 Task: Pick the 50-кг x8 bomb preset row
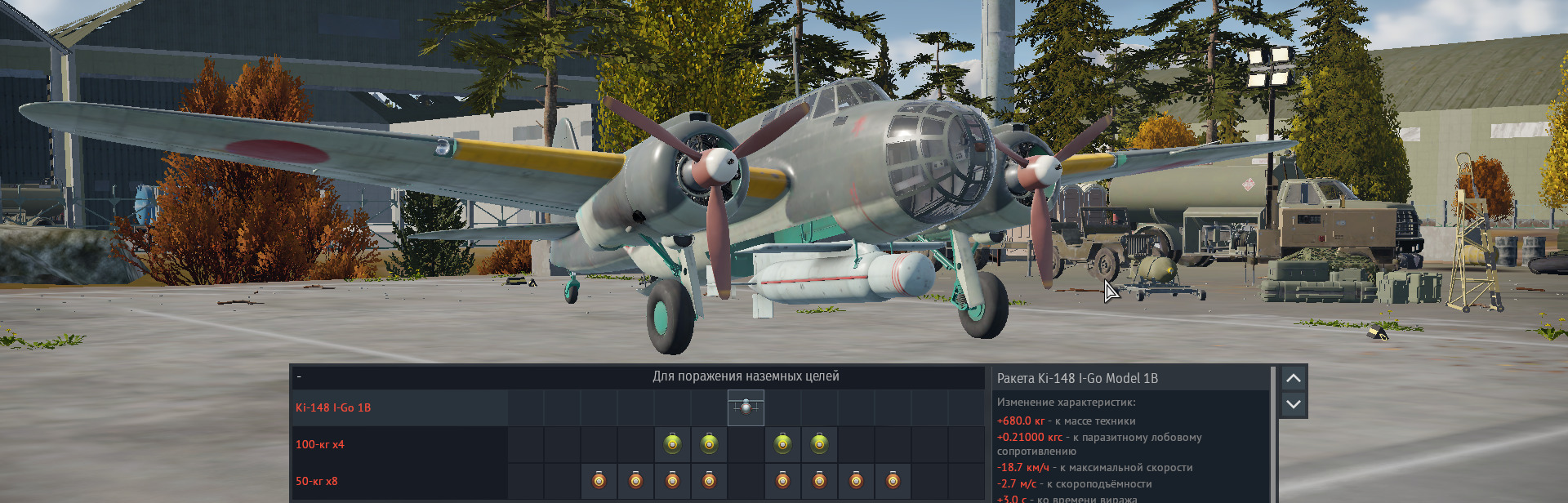317,481
